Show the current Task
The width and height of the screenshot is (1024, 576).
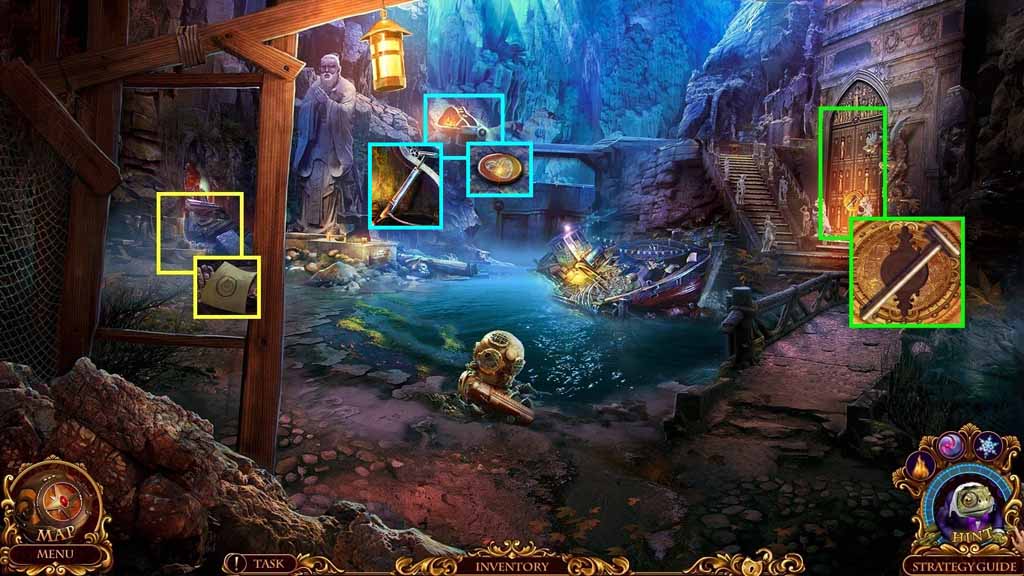(x=257, y=563)
